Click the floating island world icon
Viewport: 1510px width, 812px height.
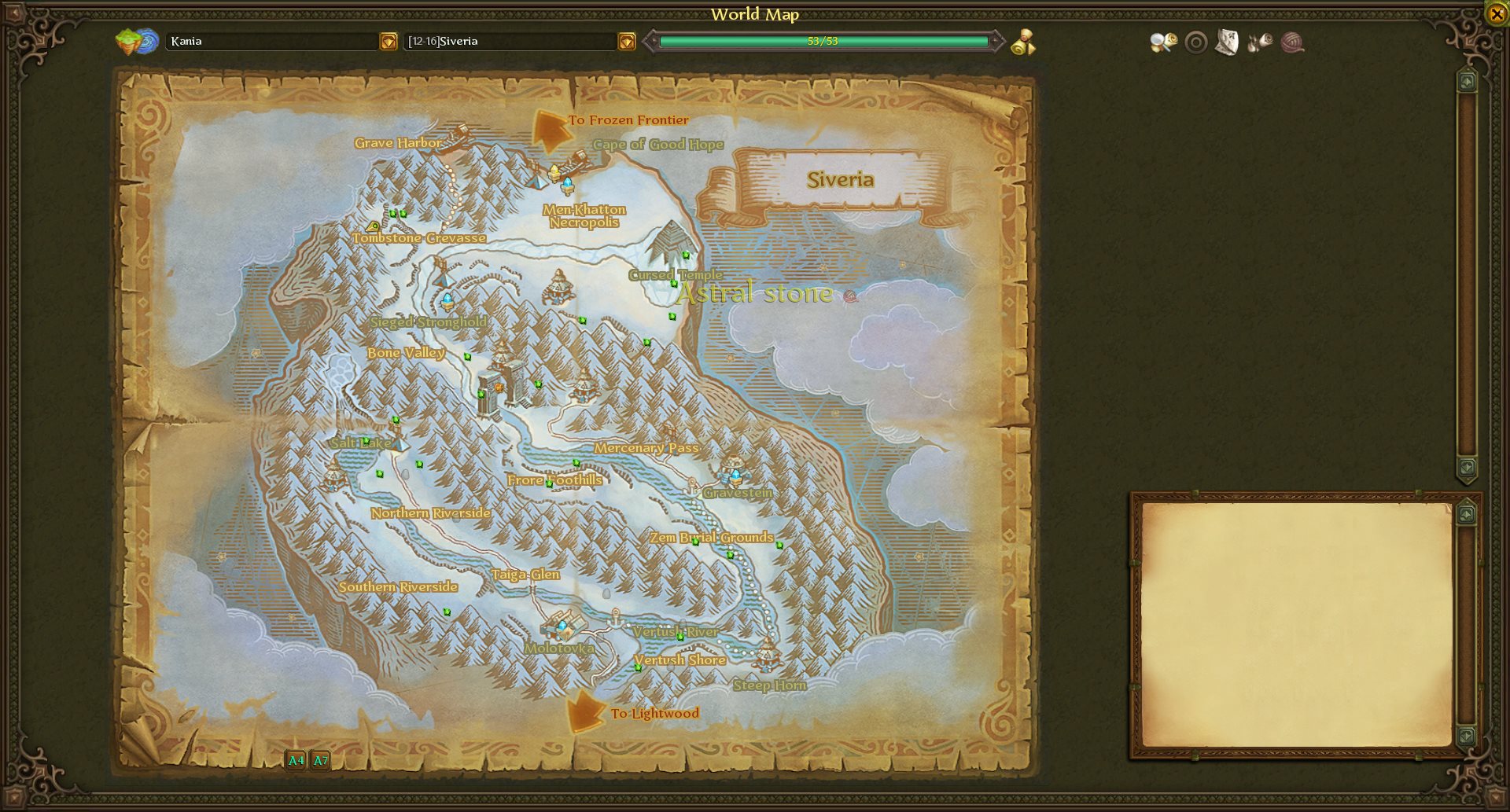[x=137, y=42]
